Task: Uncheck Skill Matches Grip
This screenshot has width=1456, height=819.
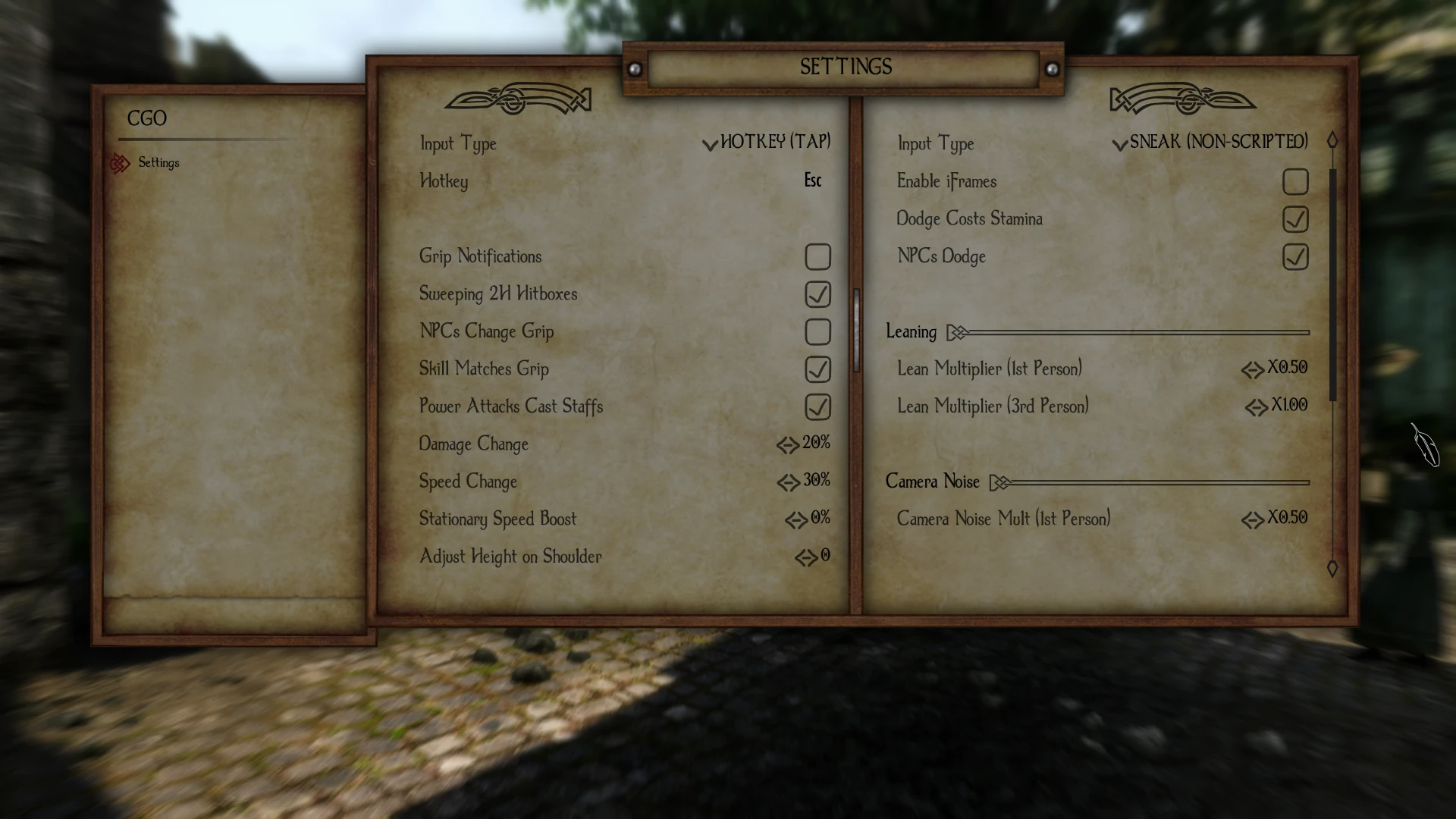Action: pyautogui.click(x=817, y=369)
